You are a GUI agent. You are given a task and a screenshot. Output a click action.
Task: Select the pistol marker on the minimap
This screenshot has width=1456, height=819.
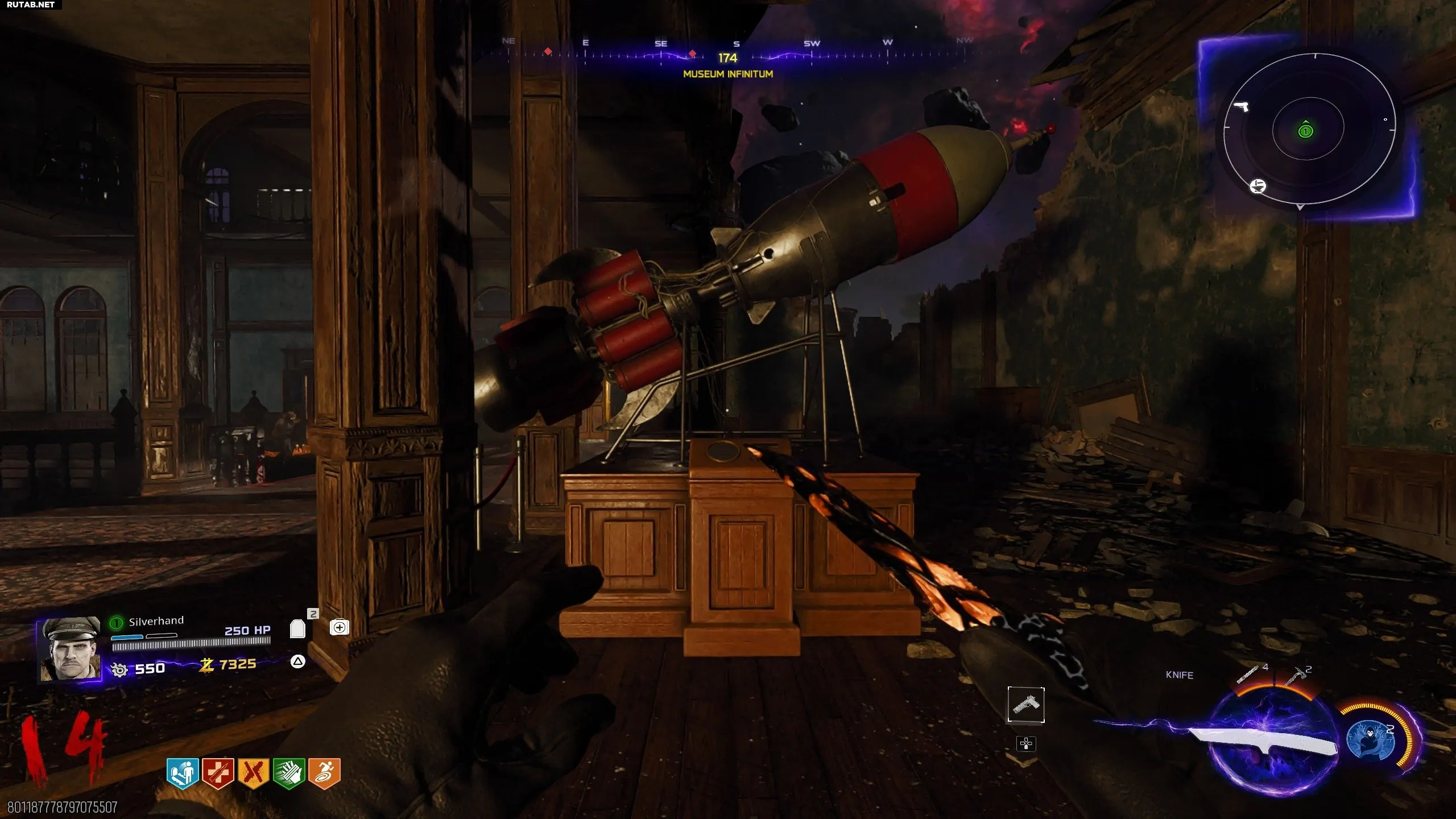click(x=1240, y=106)
